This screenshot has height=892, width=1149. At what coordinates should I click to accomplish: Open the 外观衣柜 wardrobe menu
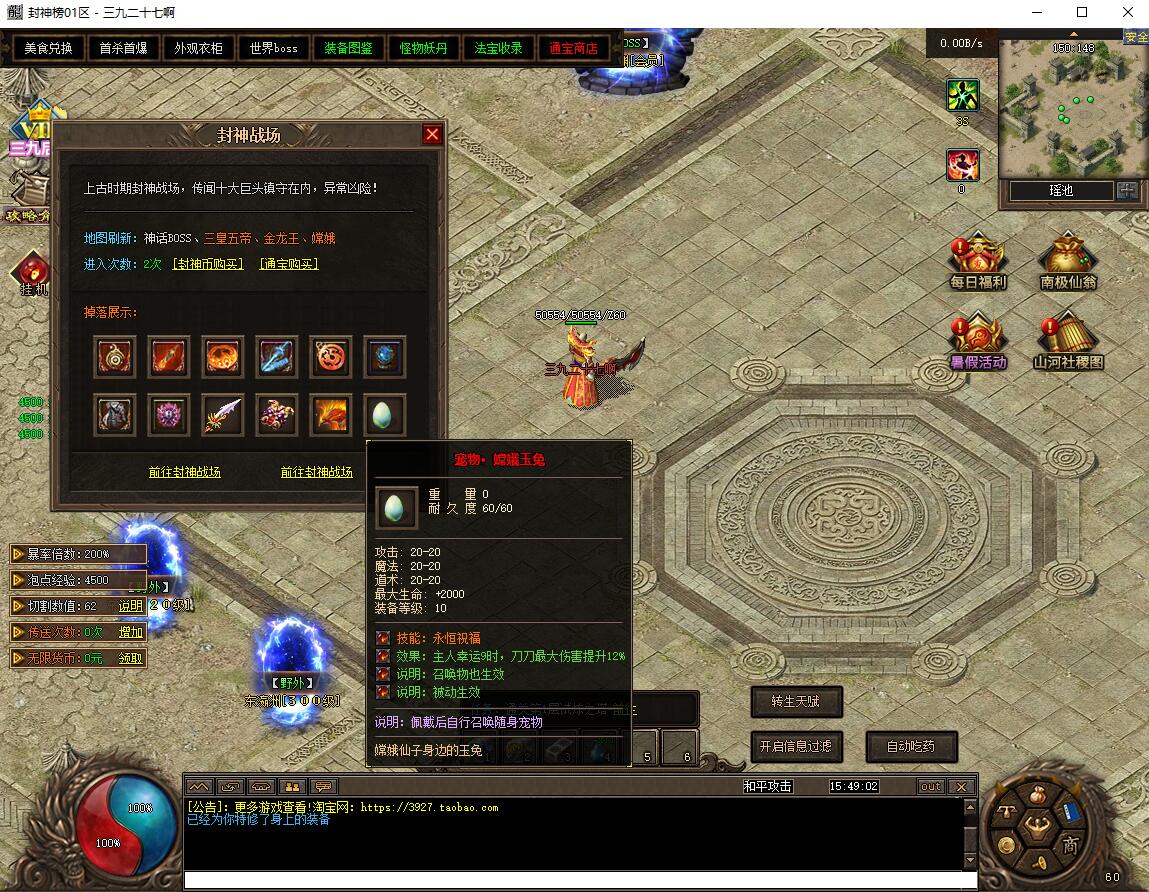[199, 48]
